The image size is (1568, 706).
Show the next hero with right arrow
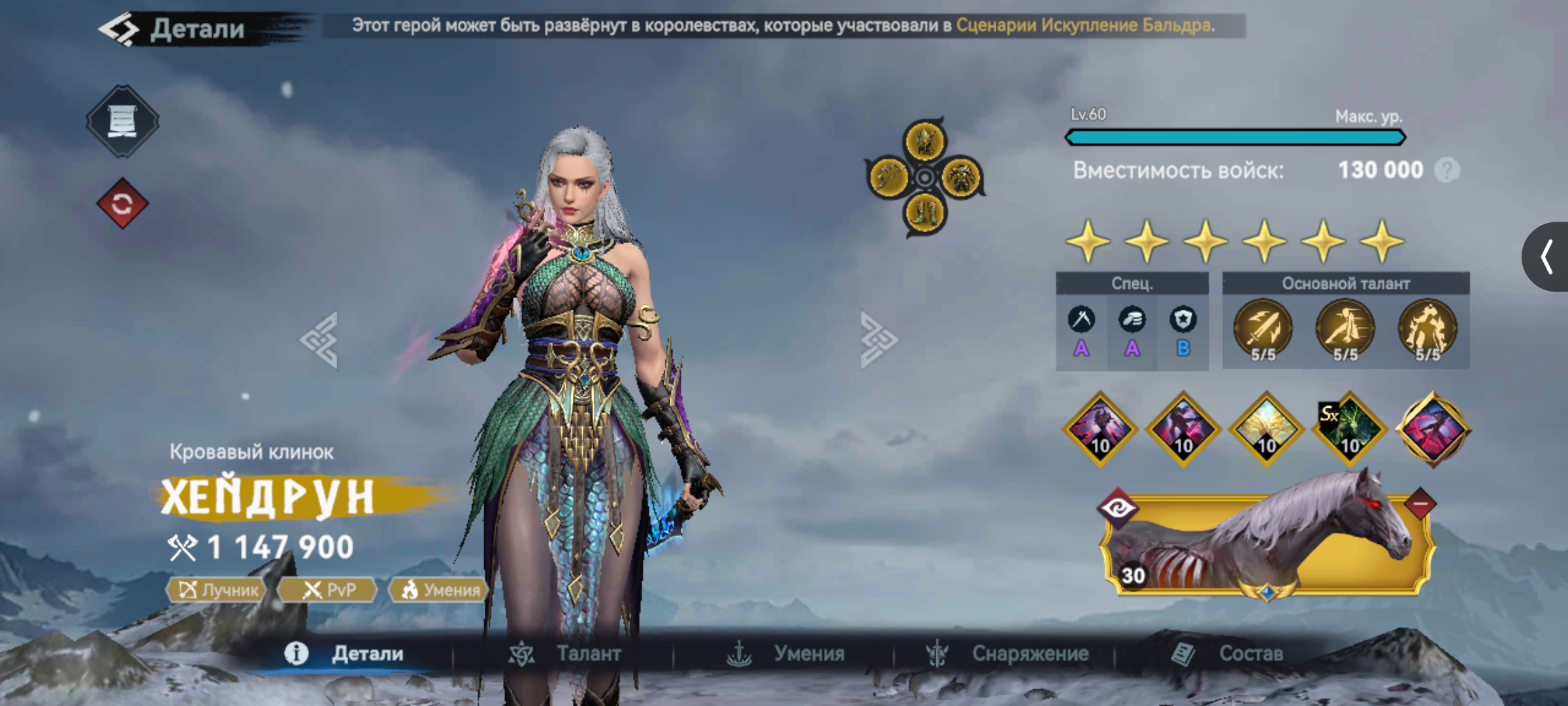pos(879,340)
